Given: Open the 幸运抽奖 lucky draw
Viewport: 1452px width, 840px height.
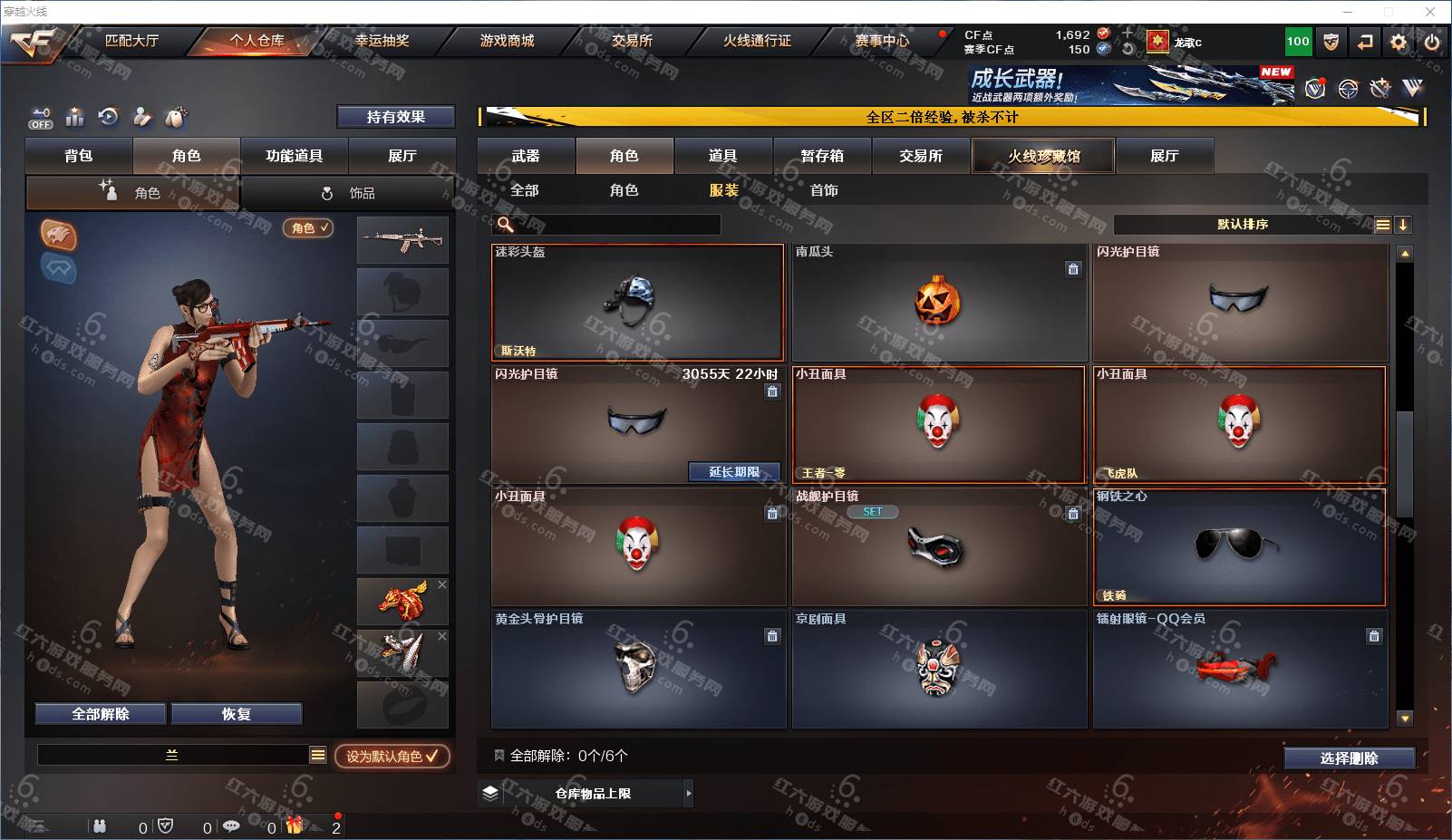Looking at the screenshot, I should click(x=382, y=41).
